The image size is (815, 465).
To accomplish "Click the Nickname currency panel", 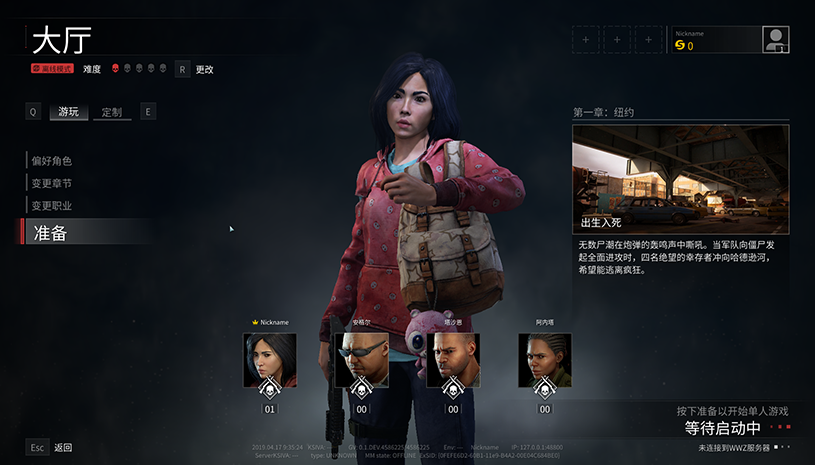I will (716, 39).
